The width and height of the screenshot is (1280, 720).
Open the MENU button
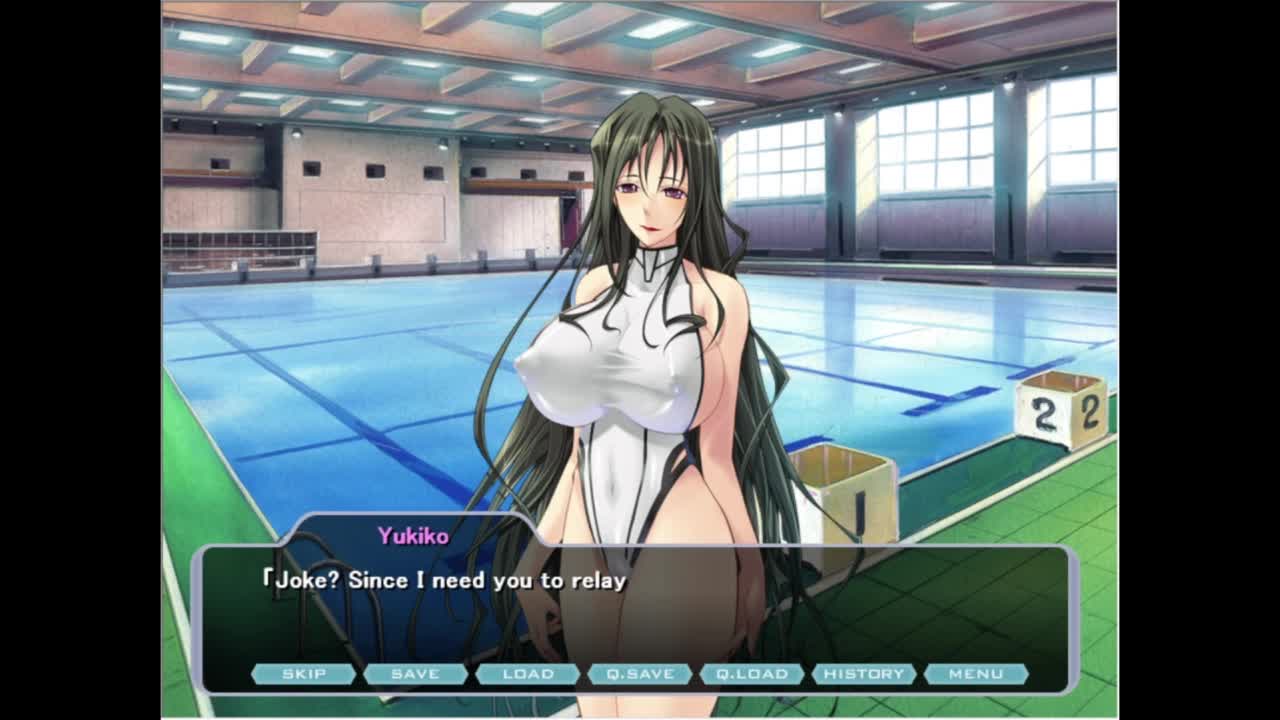[976, 674]
